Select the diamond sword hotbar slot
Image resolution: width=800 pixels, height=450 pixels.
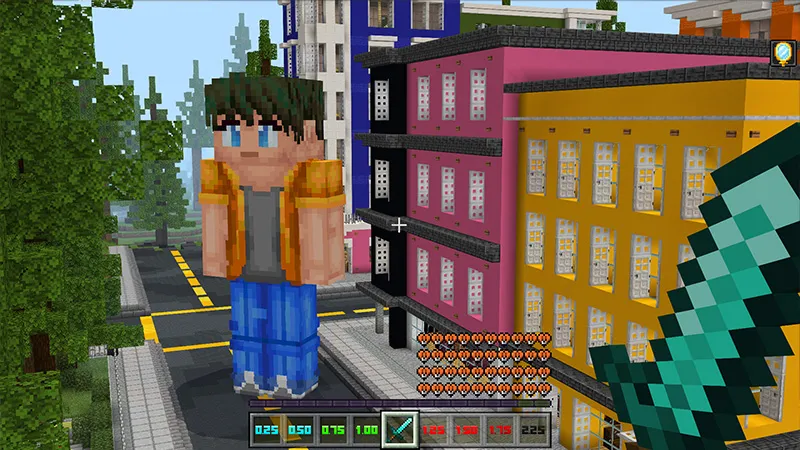[400, 430]
